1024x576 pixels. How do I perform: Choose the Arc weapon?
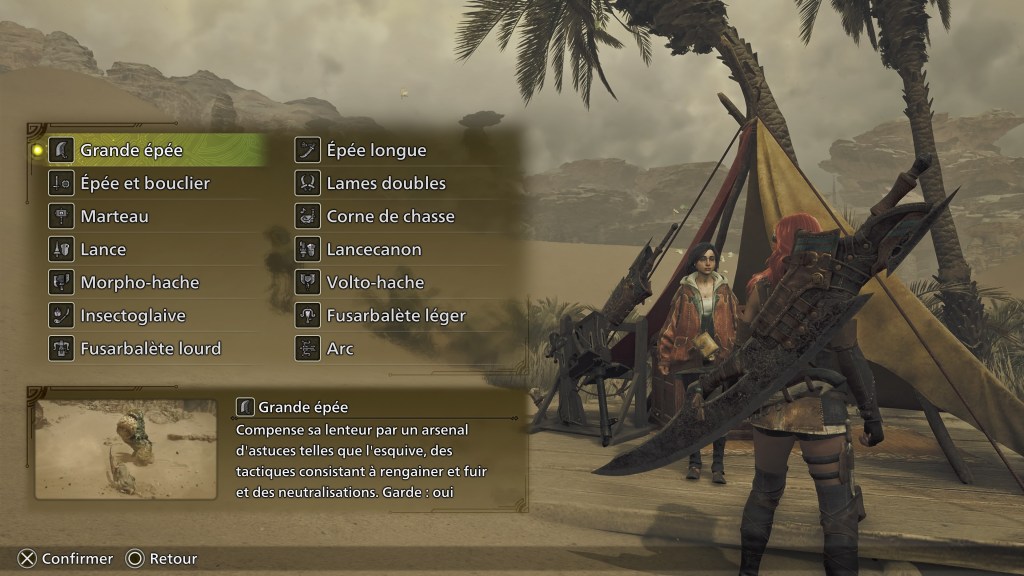tap(340, 348)
